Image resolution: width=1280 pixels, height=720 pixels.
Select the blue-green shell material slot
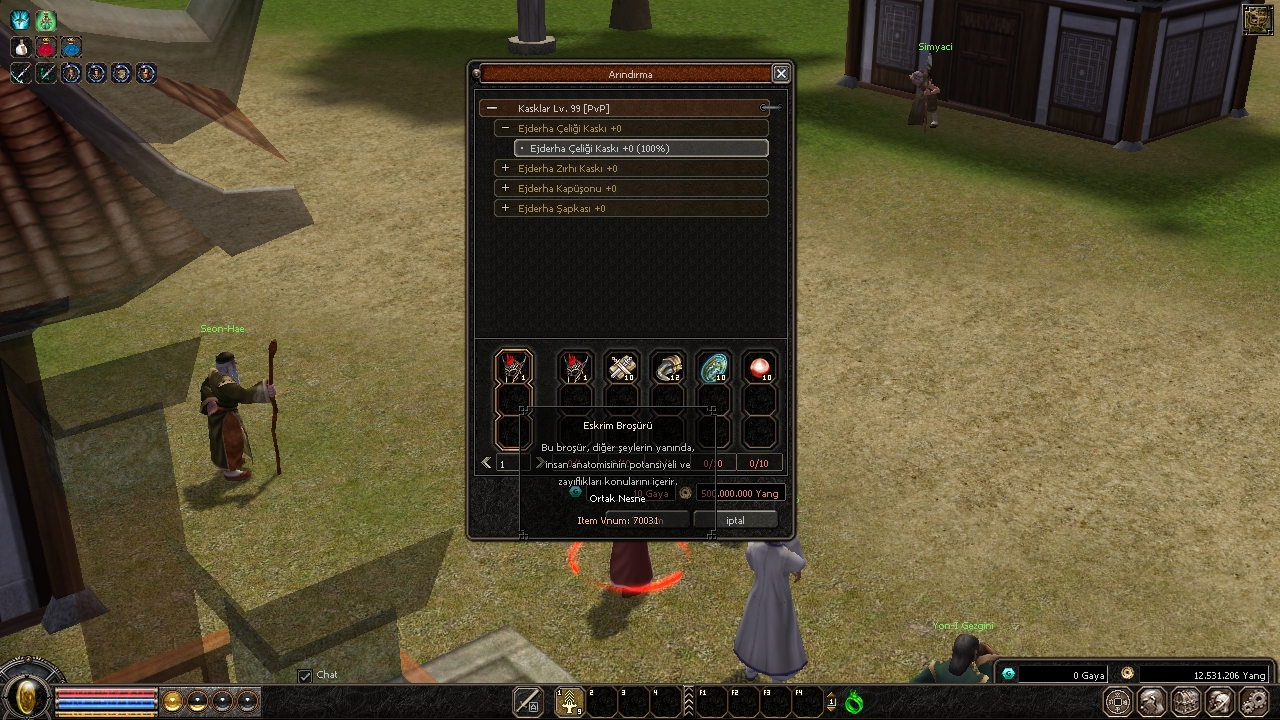714,368
